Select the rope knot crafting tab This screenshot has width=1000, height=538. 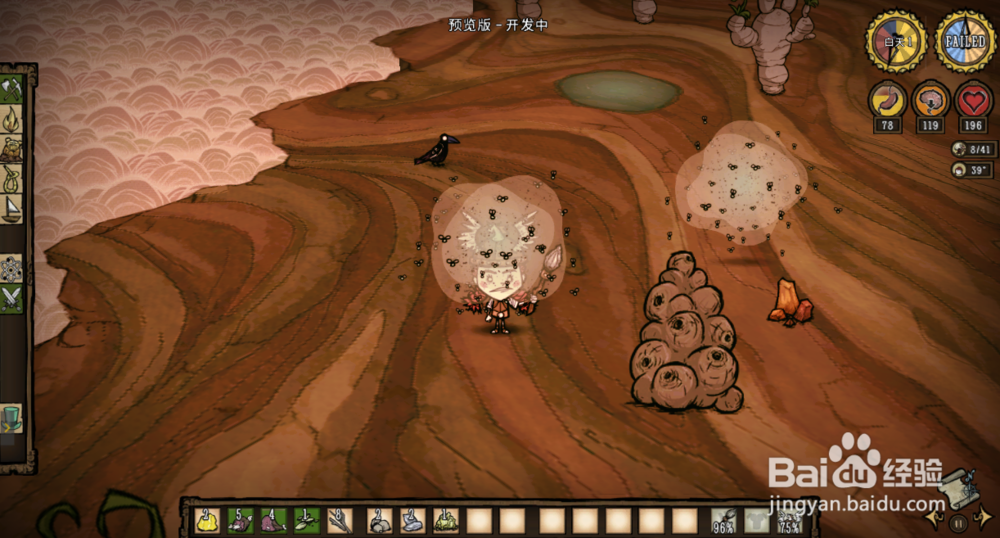click(13, 179)
